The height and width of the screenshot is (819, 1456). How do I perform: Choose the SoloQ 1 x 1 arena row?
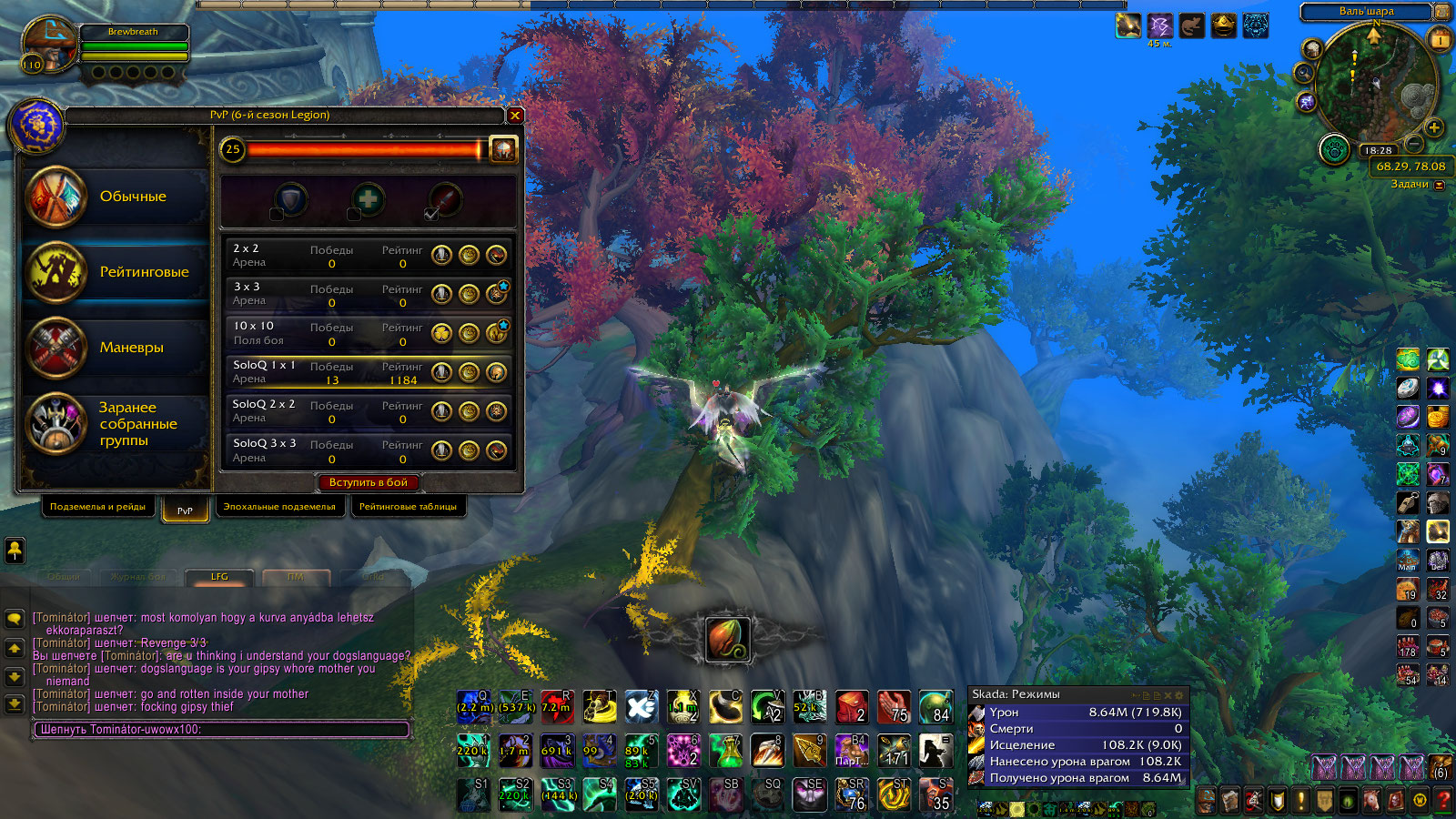[x=328, y=372]
